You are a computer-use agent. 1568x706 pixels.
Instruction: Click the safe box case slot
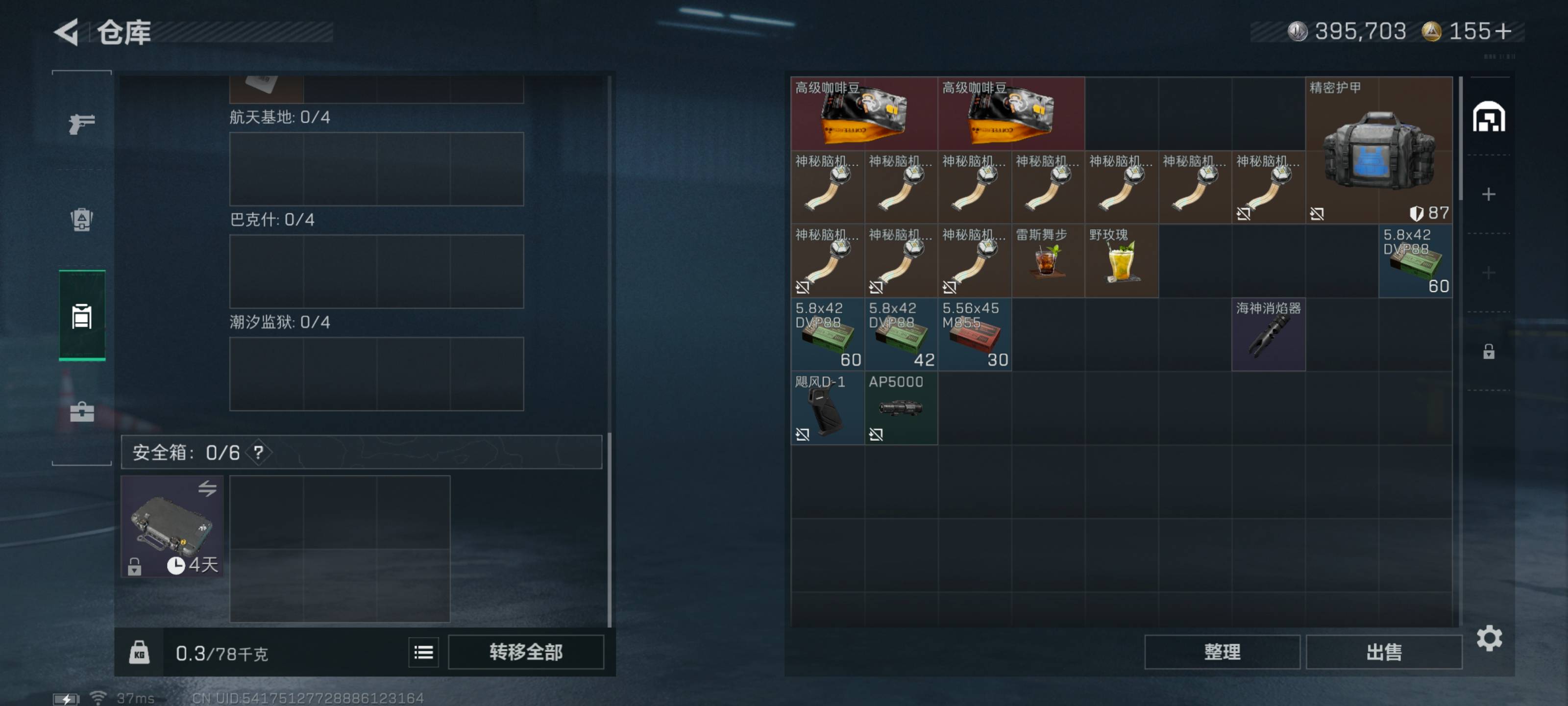click(172, 526)
